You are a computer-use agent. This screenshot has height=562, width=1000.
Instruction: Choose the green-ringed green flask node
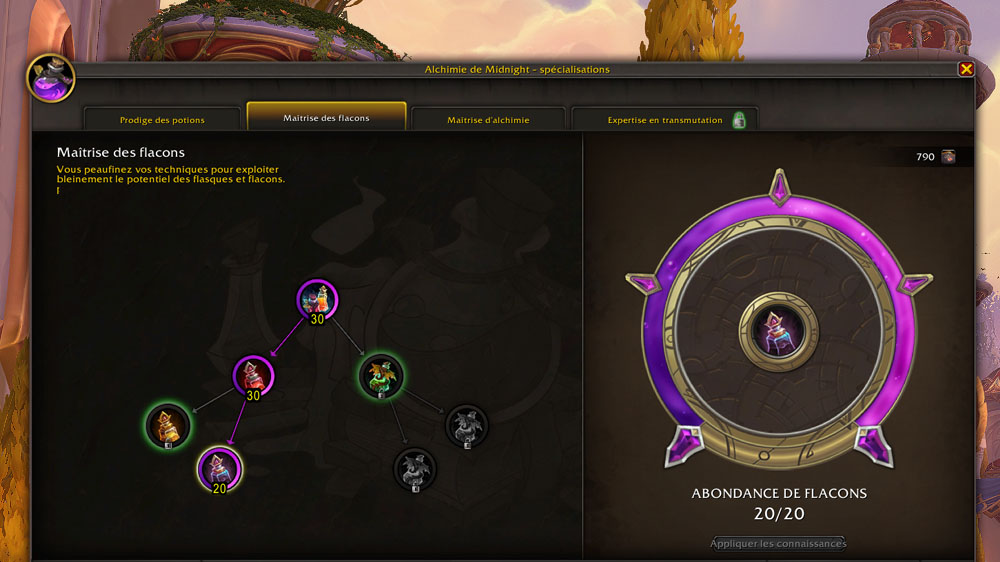[381, 376]
